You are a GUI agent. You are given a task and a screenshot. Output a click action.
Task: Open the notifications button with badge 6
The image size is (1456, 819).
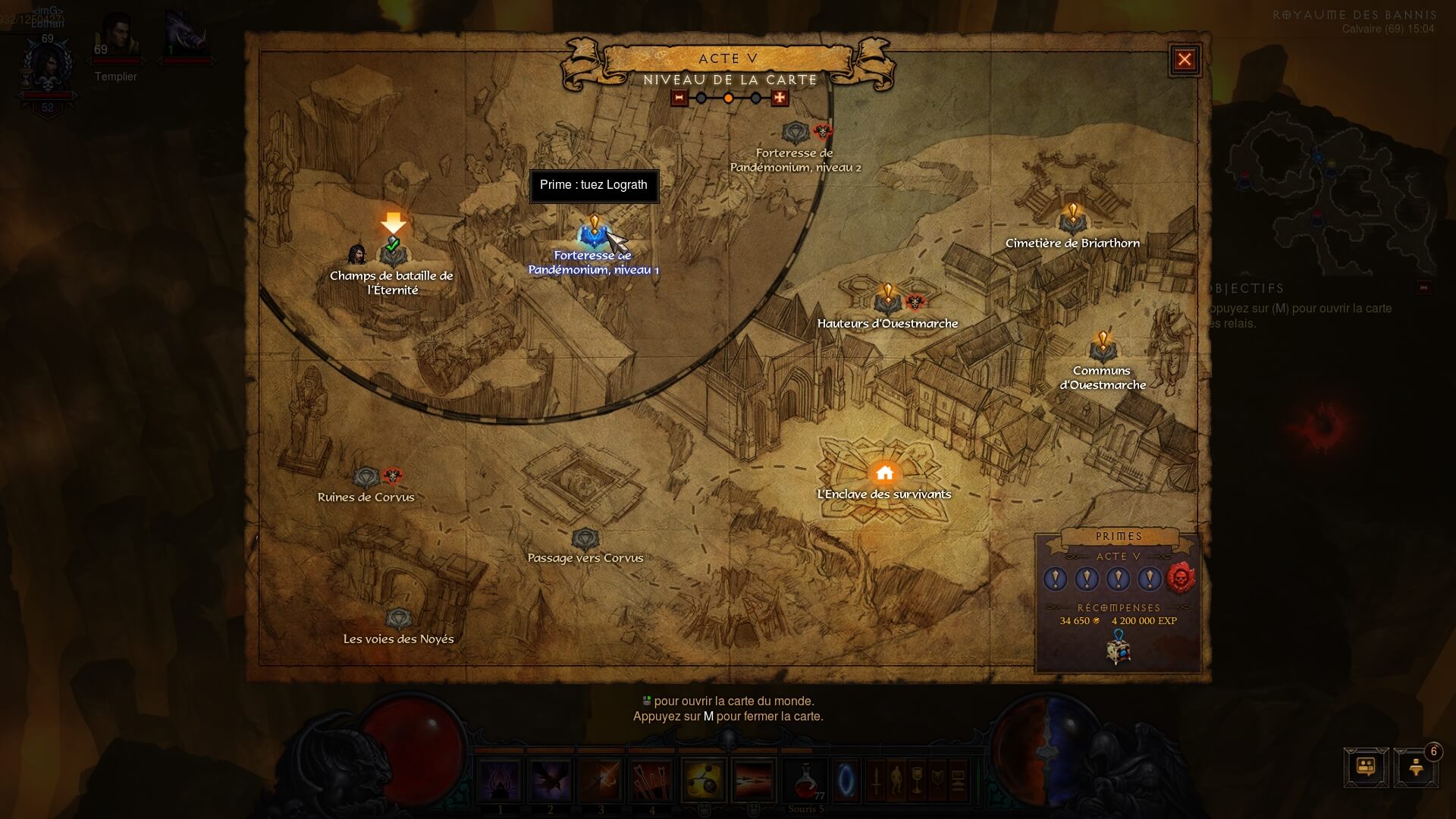[x=1416, y=767]
